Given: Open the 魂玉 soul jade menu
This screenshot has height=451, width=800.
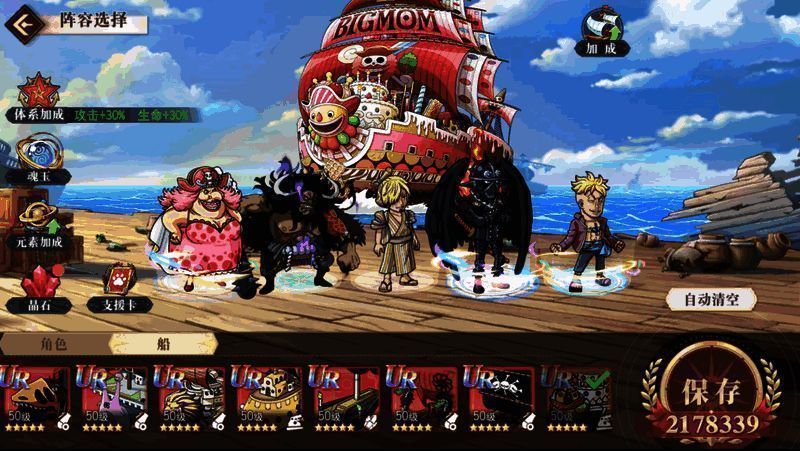Looking at the screenshot, I should [38, 156].
